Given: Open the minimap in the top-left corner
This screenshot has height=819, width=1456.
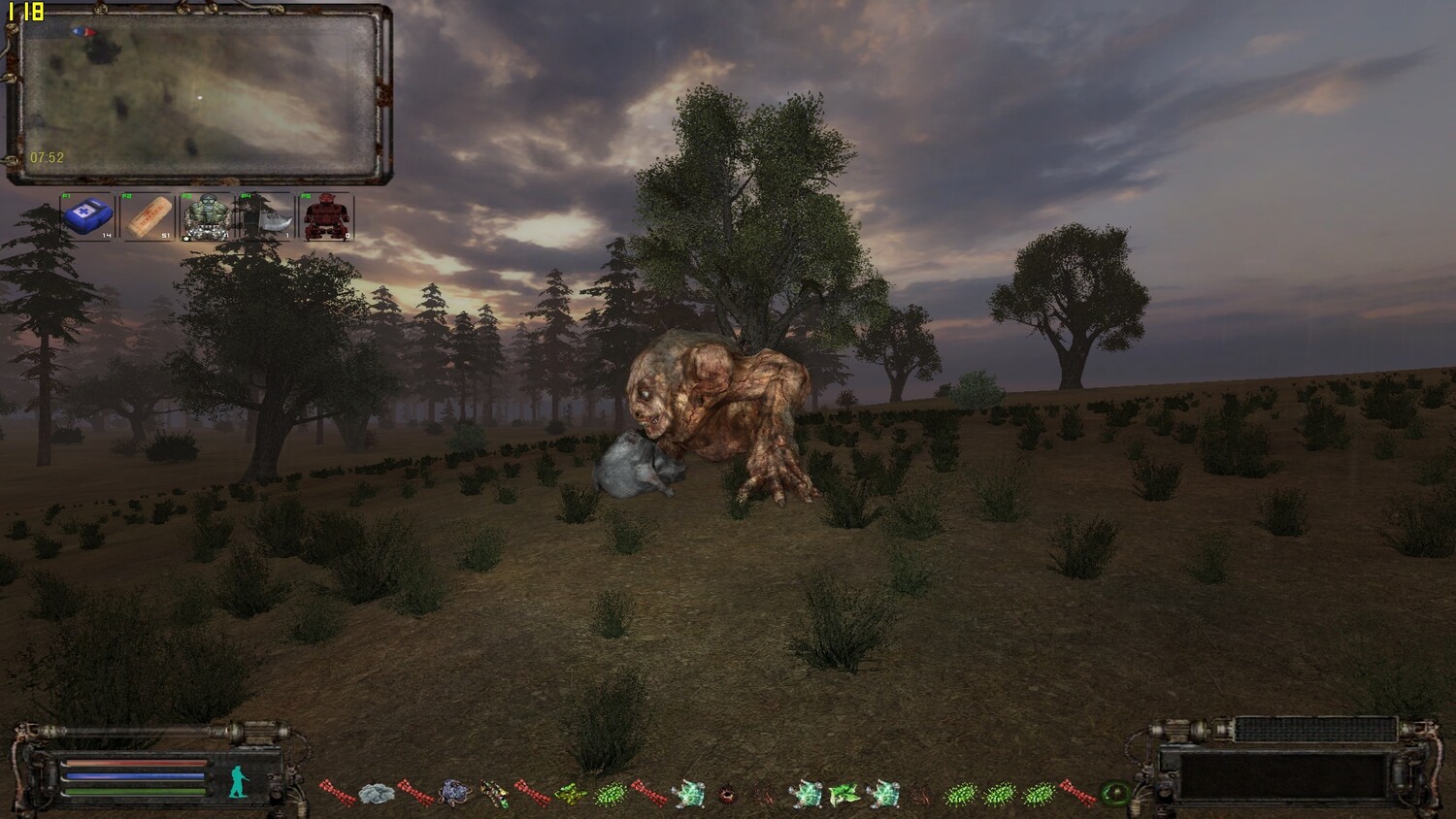Looking at the screenshot, I should [199, 95].
